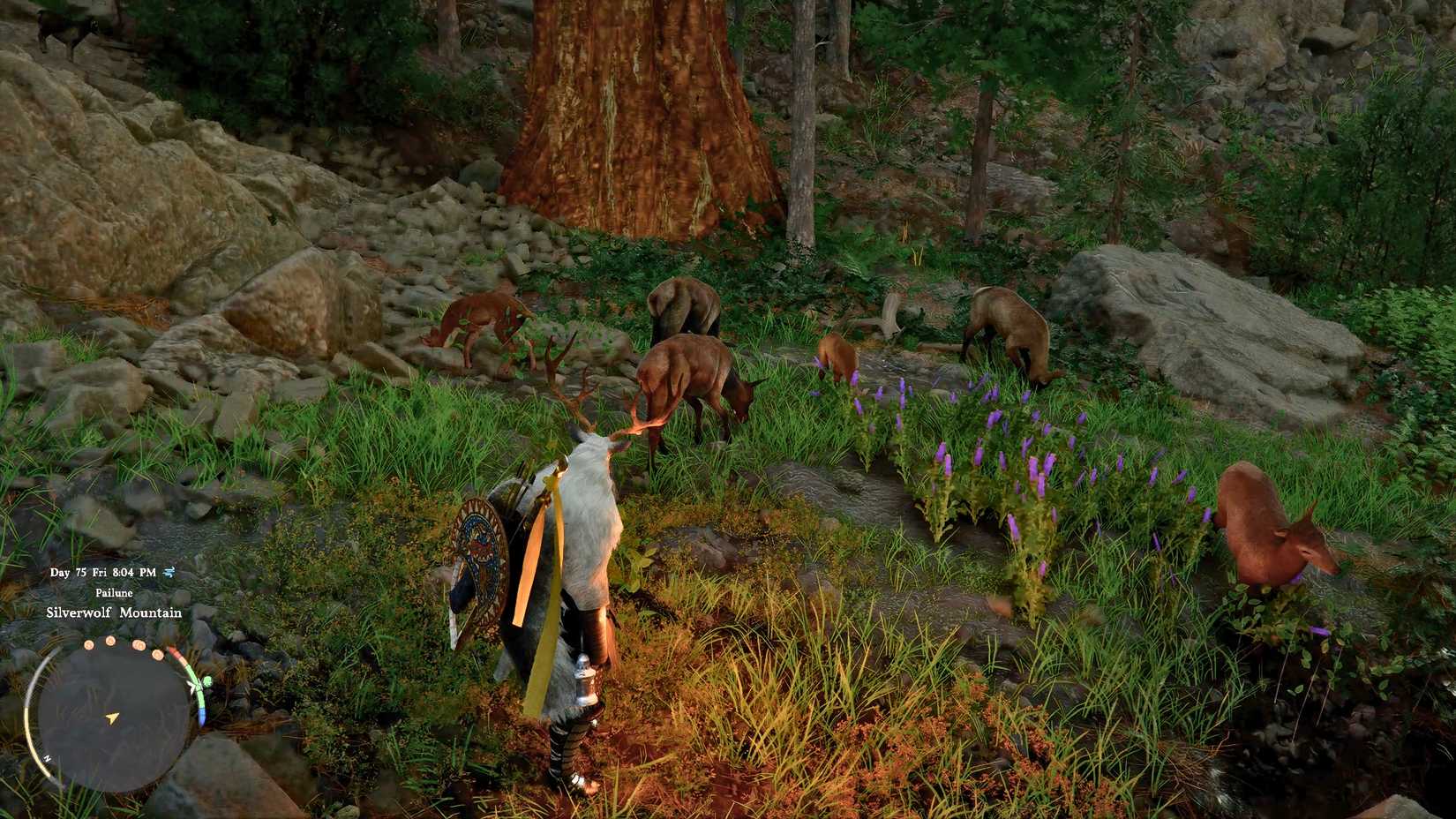The width and height of the screenshot is (1456, 819).
Task: Click the white direction pointer on the minimap's right edge
Action: coord(191,685)
